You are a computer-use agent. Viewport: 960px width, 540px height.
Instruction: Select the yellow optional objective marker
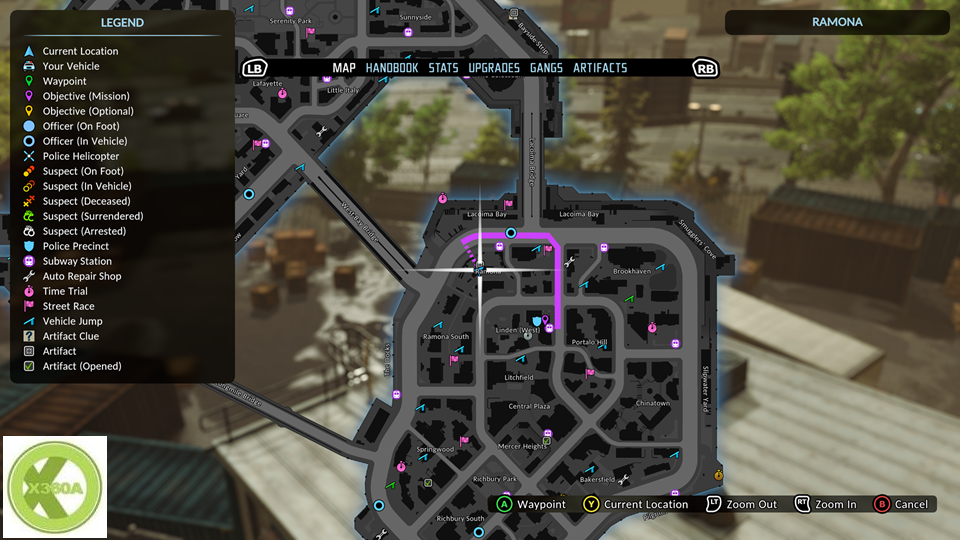tap(718, 473)
